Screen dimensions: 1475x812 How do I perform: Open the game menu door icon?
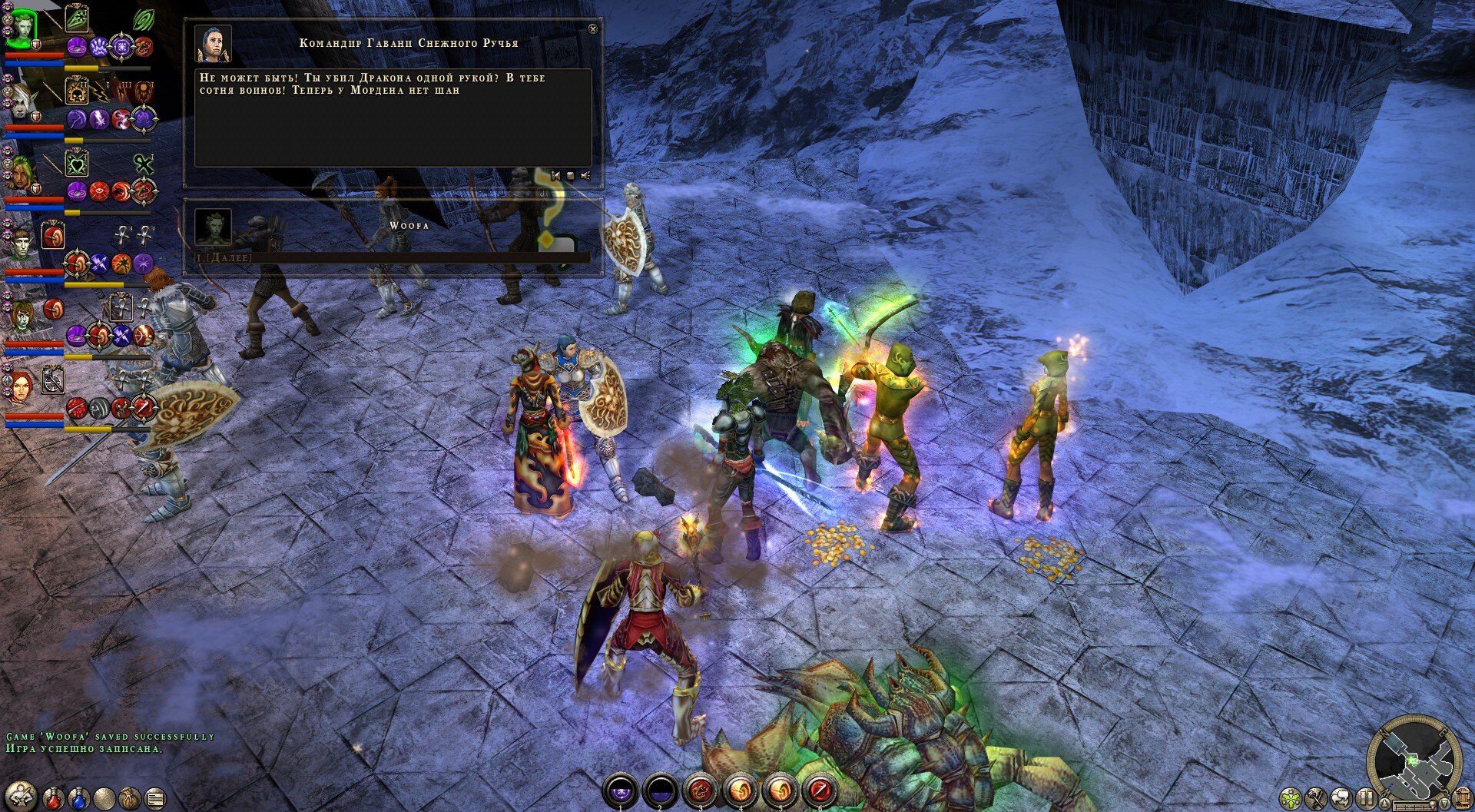[x=1462, y=799]
